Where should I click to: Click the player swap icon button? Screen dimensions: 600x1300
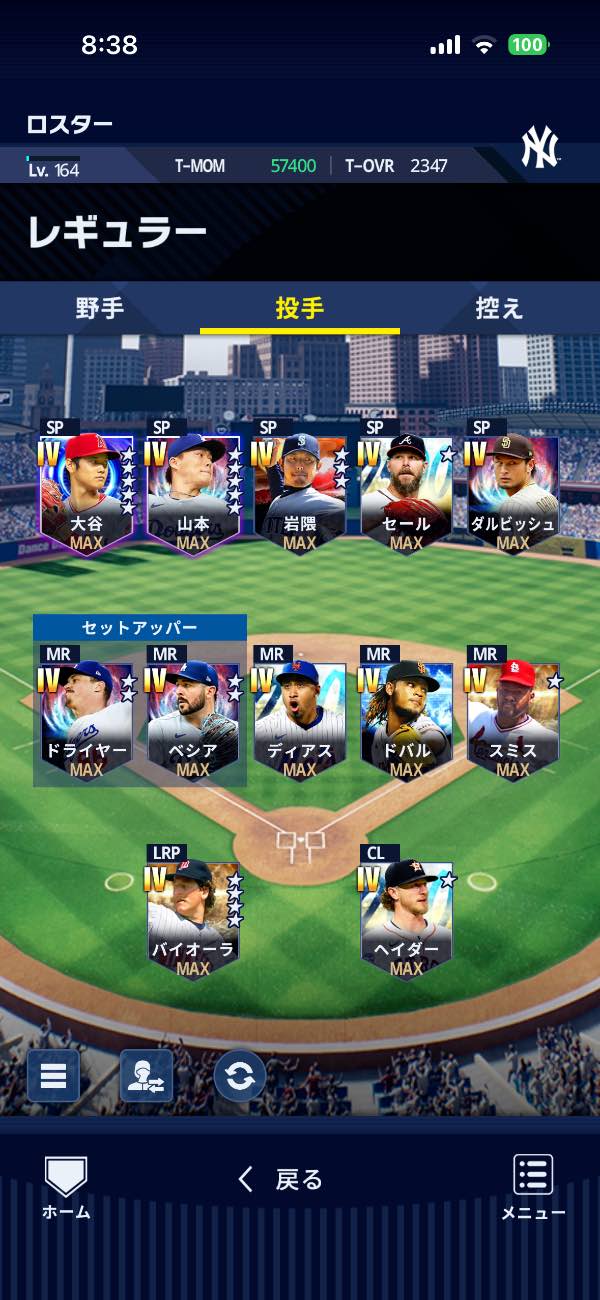pyautogui.click(x=146, y=1076)
